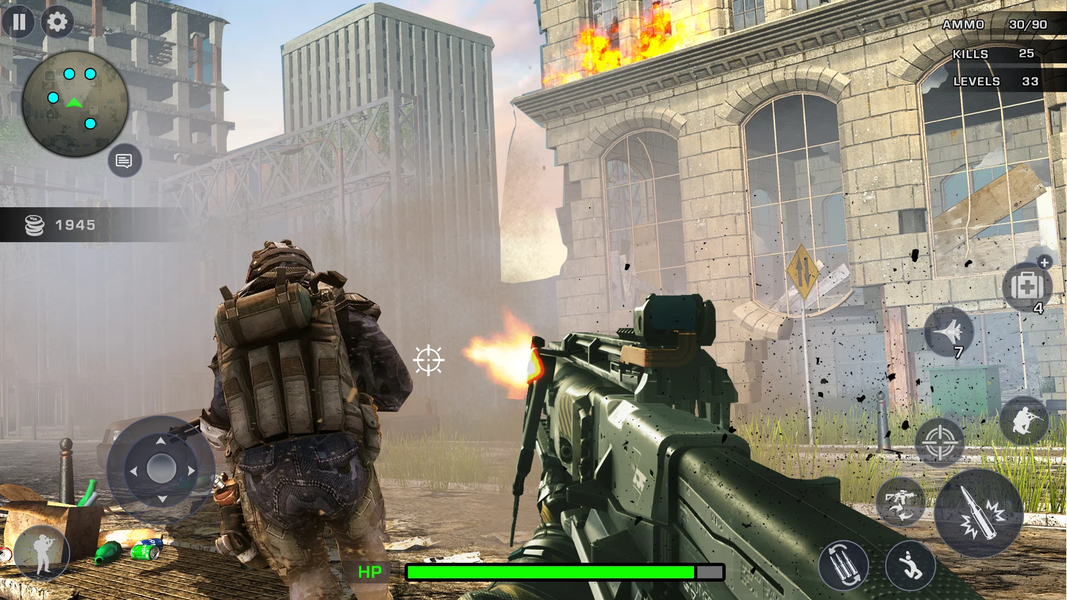Tap the standing soldier icon button
The width and height of the screenshot is (1067, 600).
point(42,552)
